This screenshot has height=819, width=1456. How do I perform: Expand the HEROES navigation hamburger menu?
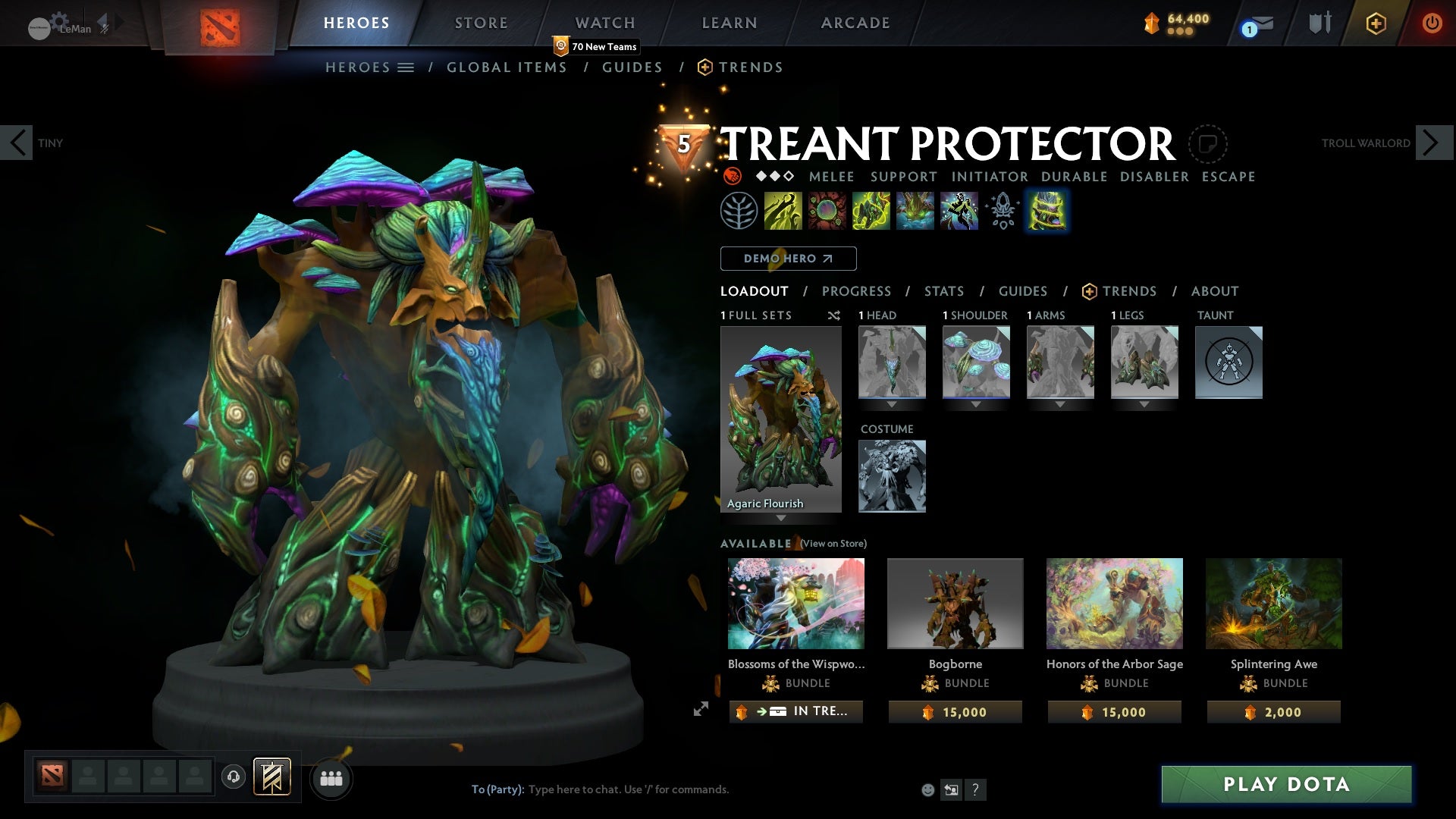pyautogui.click(x=407, y=67)
